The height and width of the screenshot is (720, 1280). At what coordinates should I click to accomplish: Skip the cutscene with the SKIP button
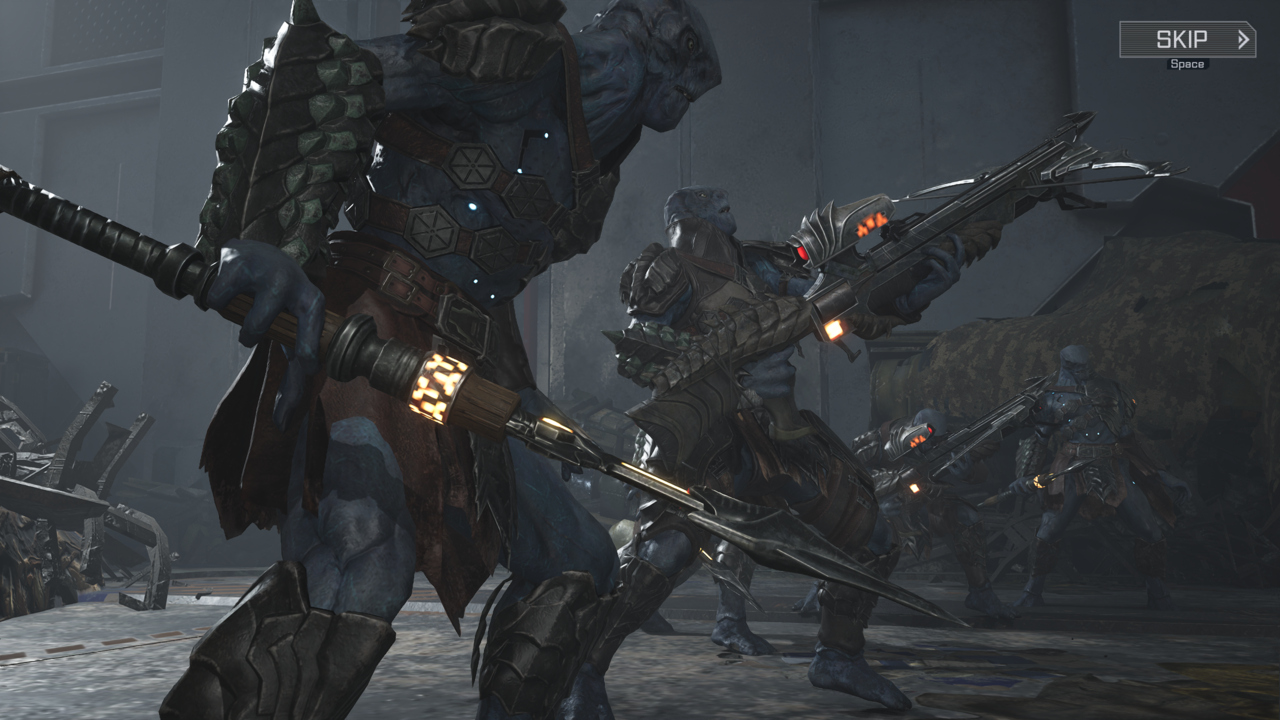pyautogui.click(x=1187, y=40)
